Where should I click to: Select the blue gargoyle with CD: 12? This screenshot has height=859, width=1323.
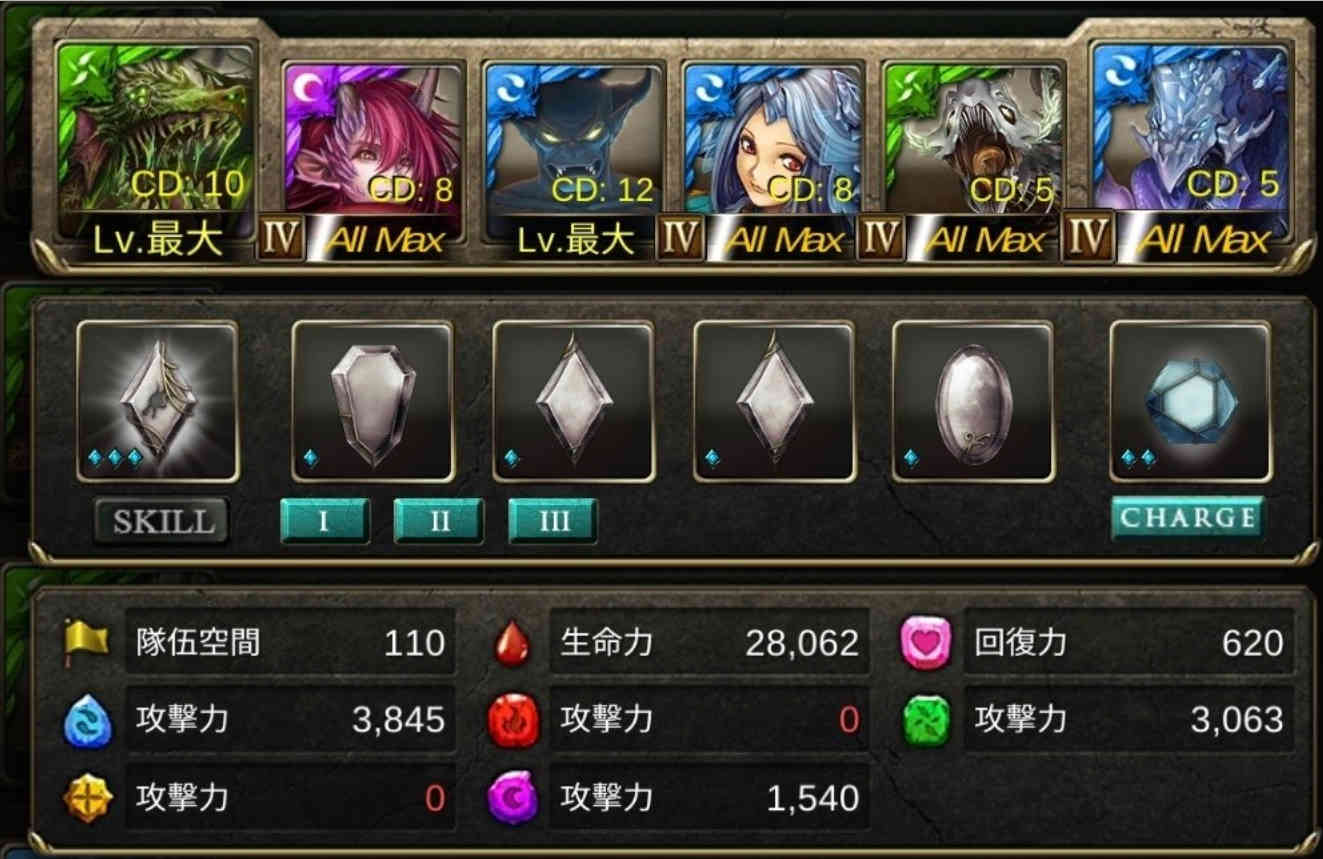pos(575,130)
